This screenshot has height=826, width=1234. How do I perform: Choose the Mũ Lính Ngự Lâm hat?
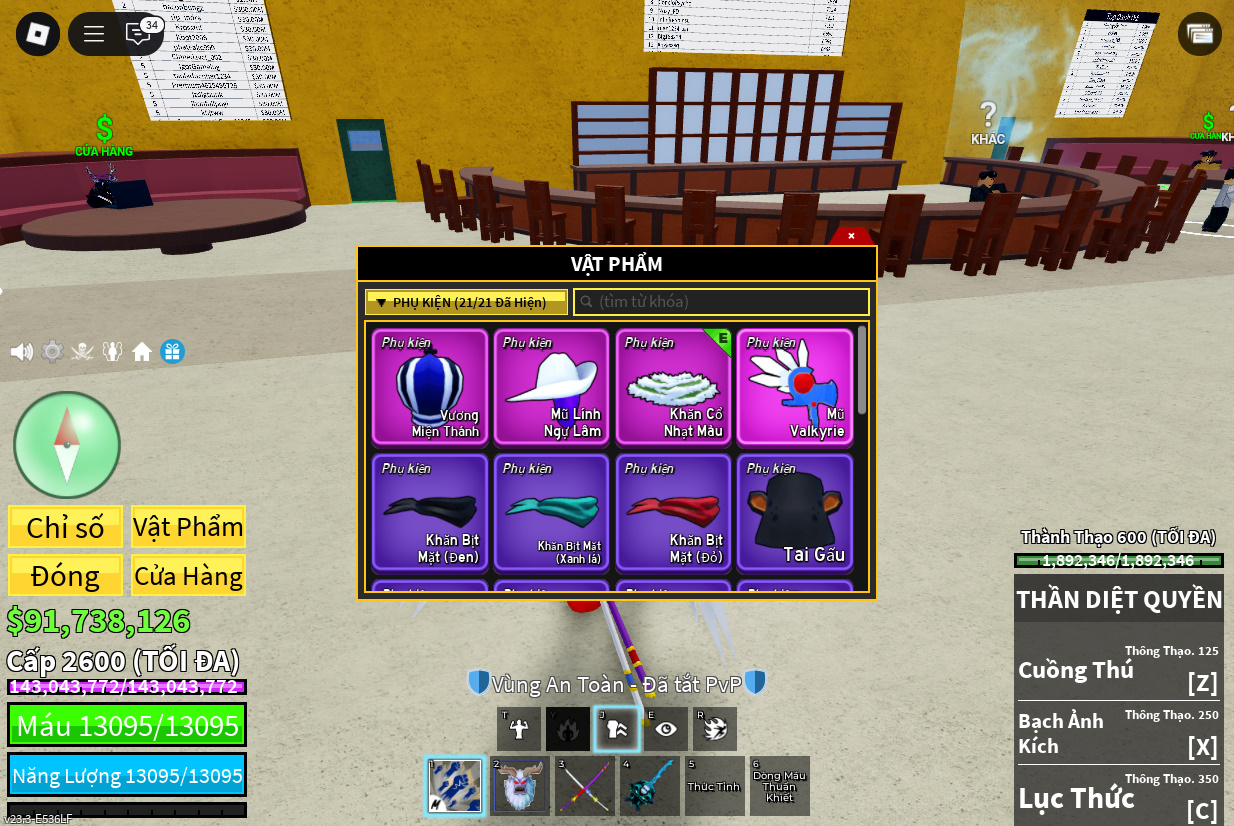[552, 386]
